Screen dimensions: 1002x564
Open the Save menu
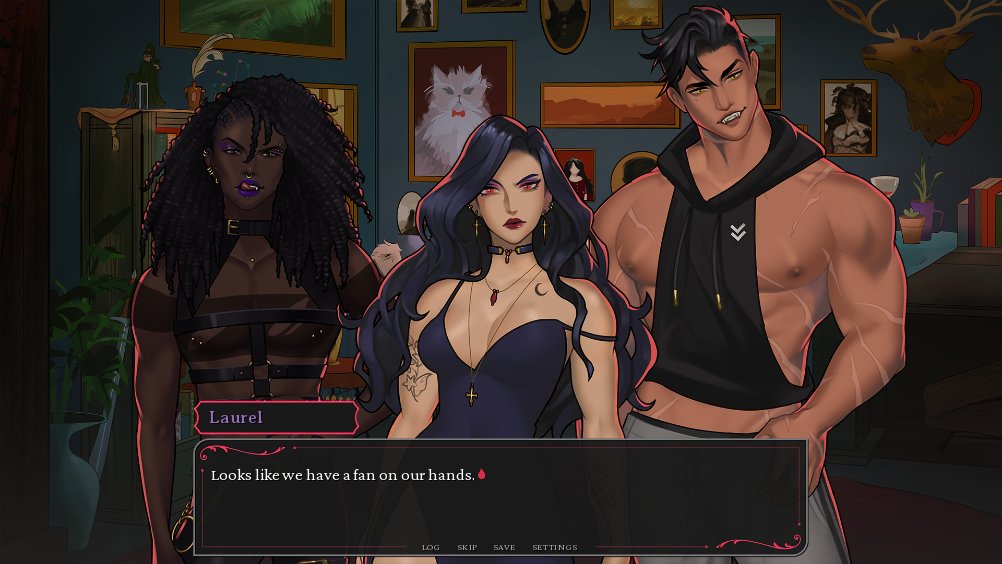(x=504, y=547)
